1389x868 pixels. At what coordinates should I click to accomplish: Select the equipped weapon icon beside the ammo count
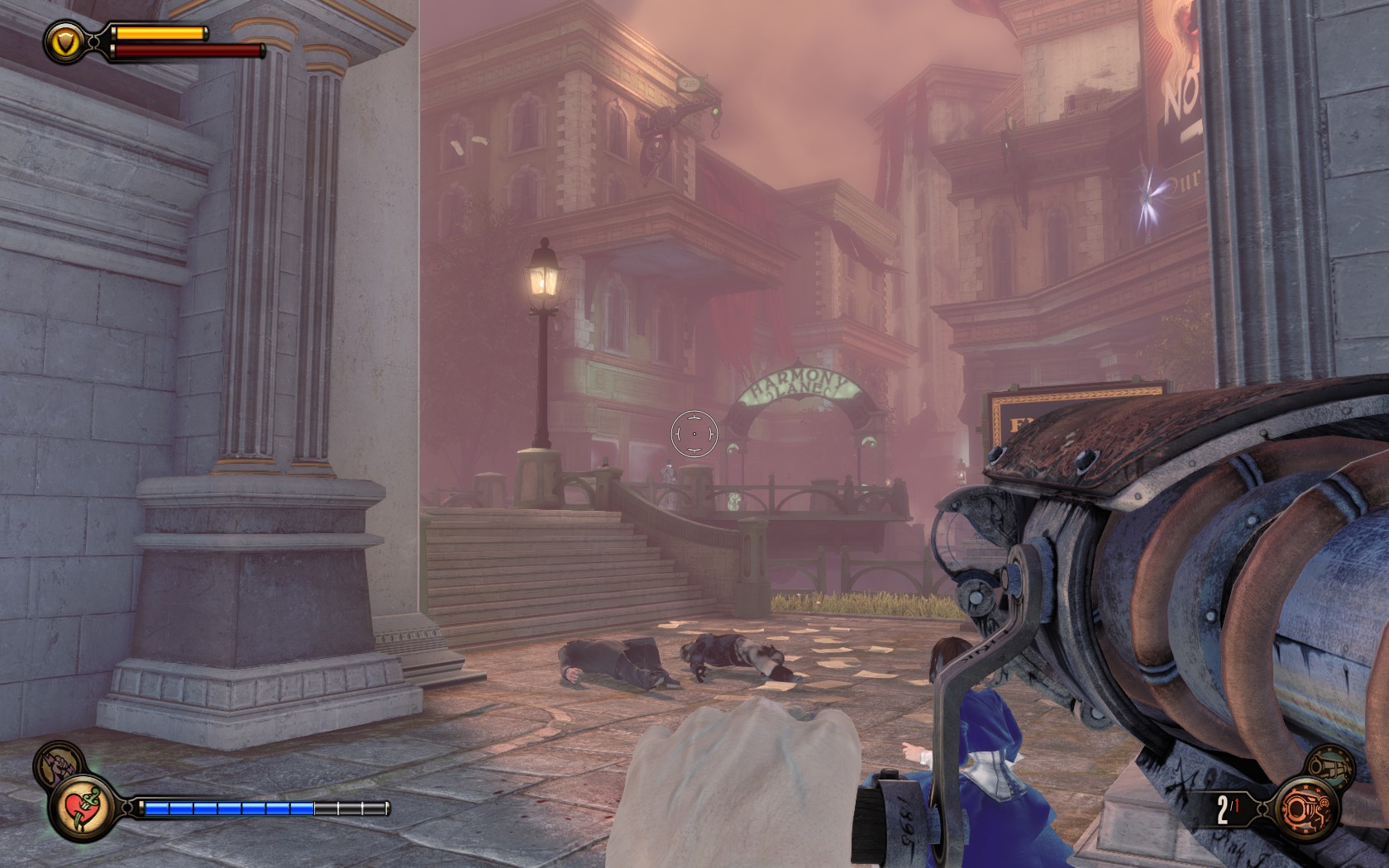[x=1306, y=808]
